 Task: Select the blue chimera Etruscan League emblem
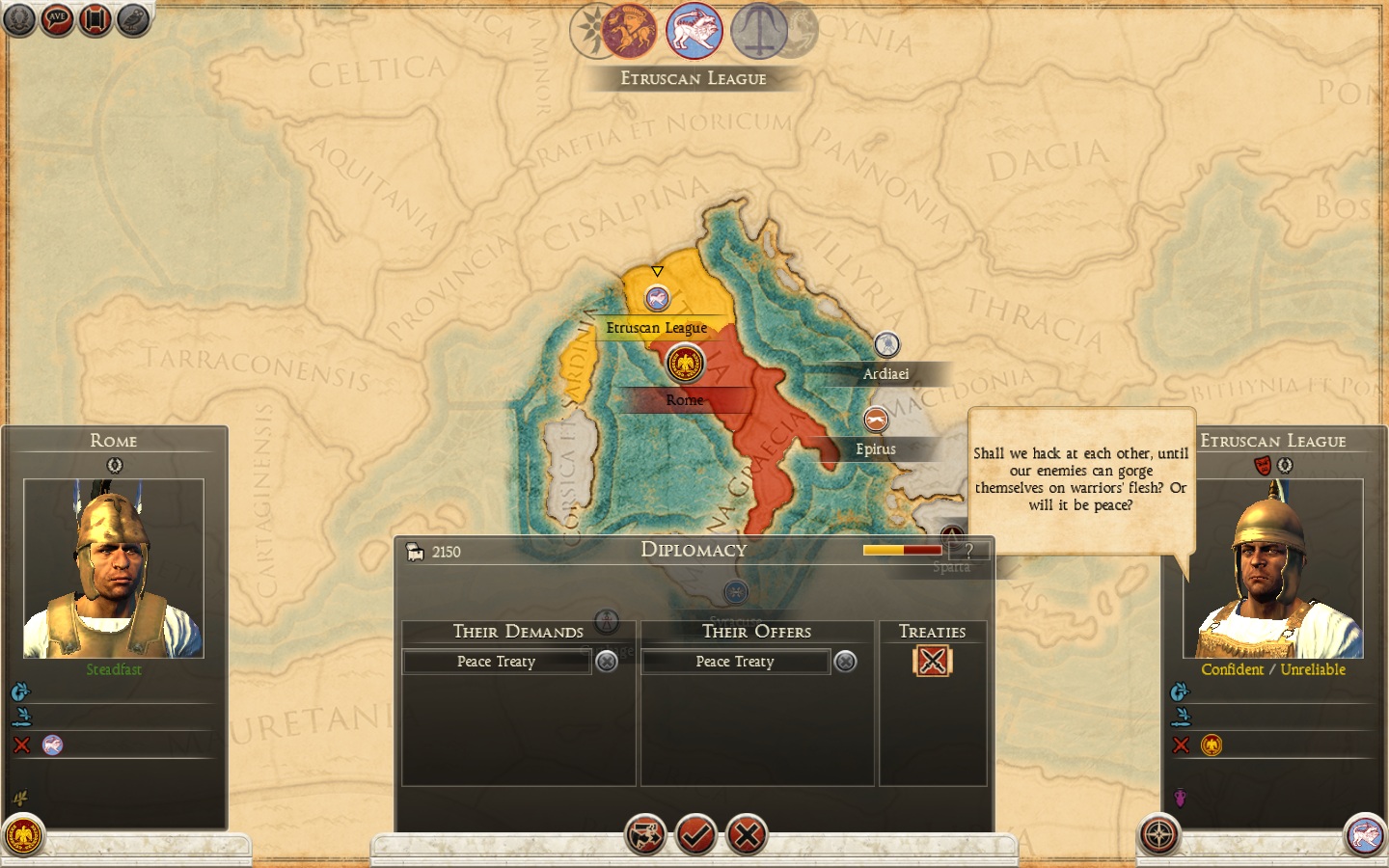coord(694,31)
